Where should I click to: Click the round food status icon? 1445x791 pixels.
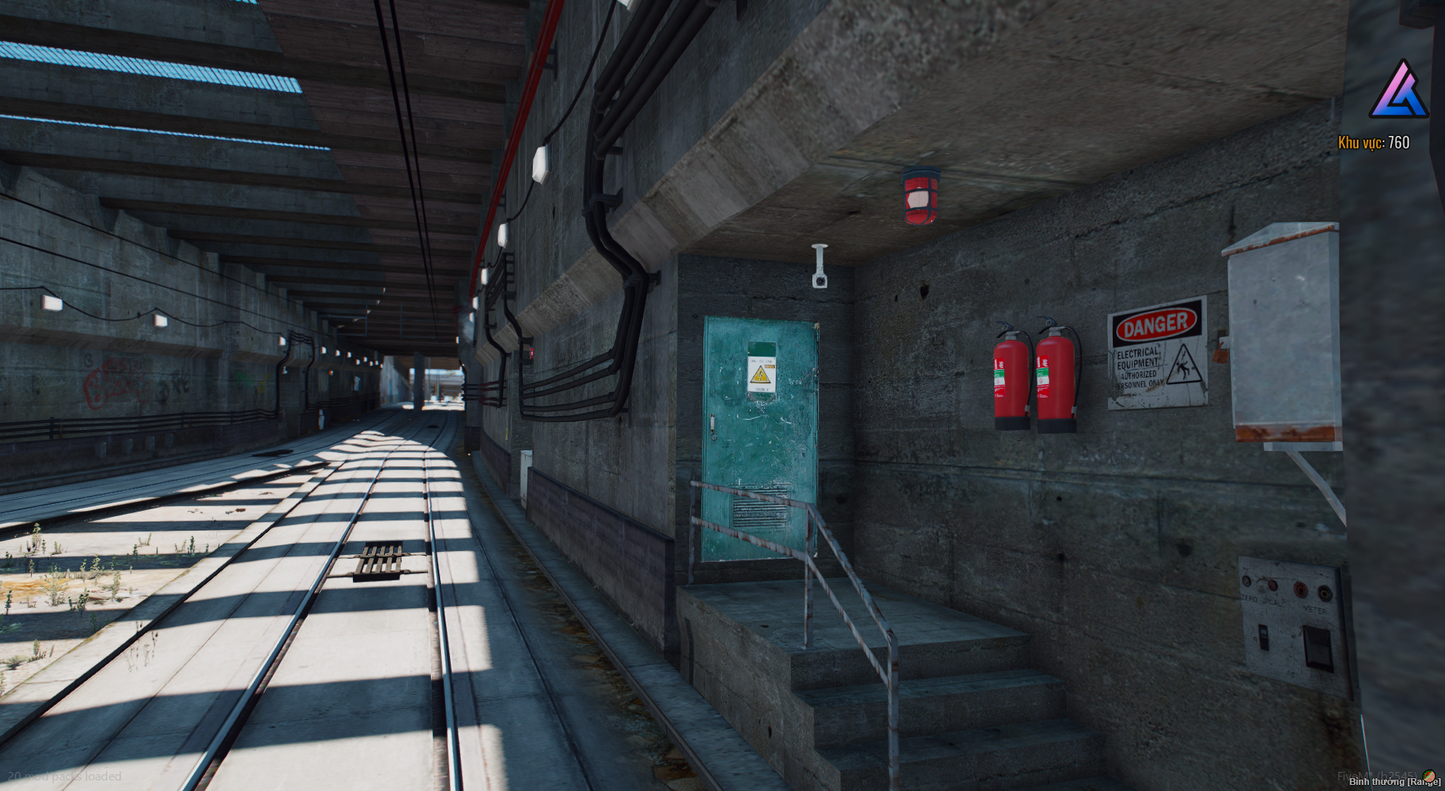tap(1430, 775)
